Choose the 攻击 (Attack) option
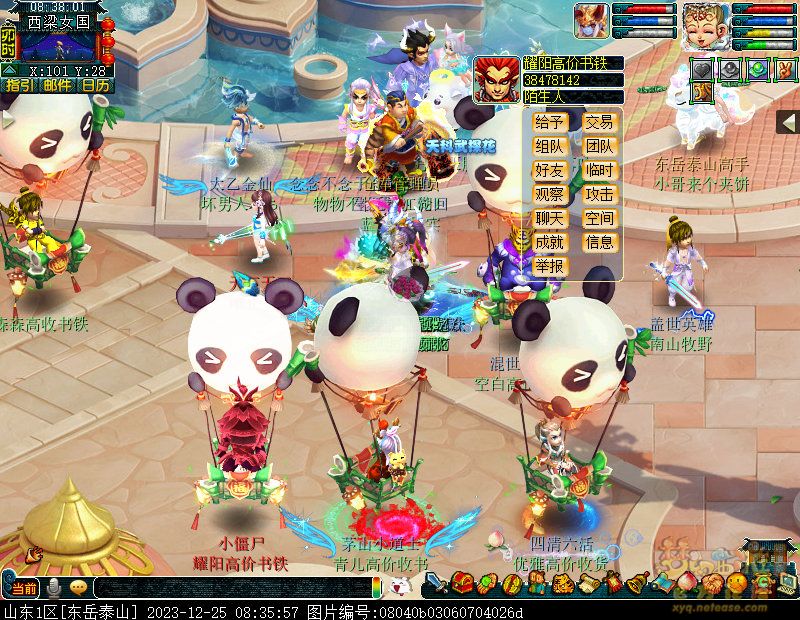 click(599, 194)
